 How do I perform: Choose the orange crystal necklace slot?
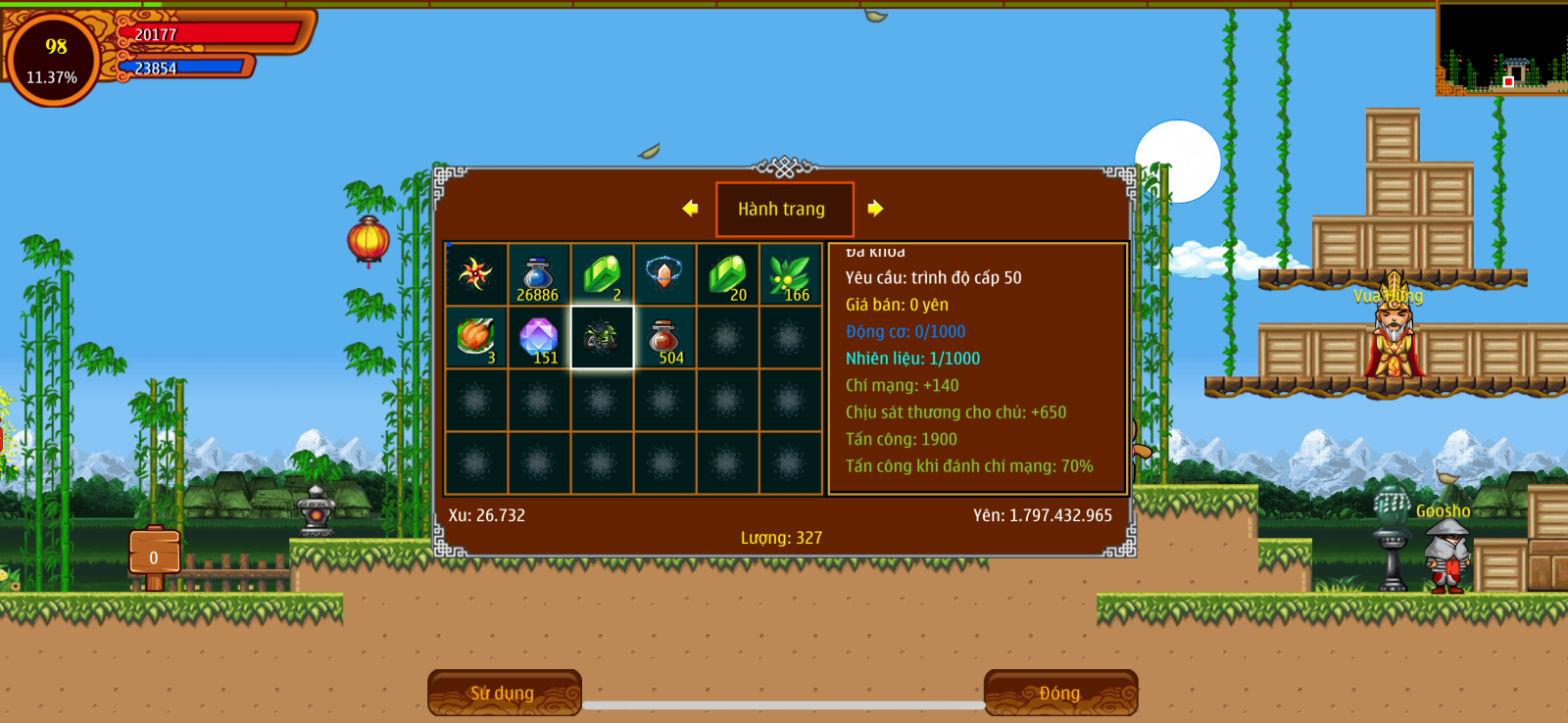click(x=664, y=274)
